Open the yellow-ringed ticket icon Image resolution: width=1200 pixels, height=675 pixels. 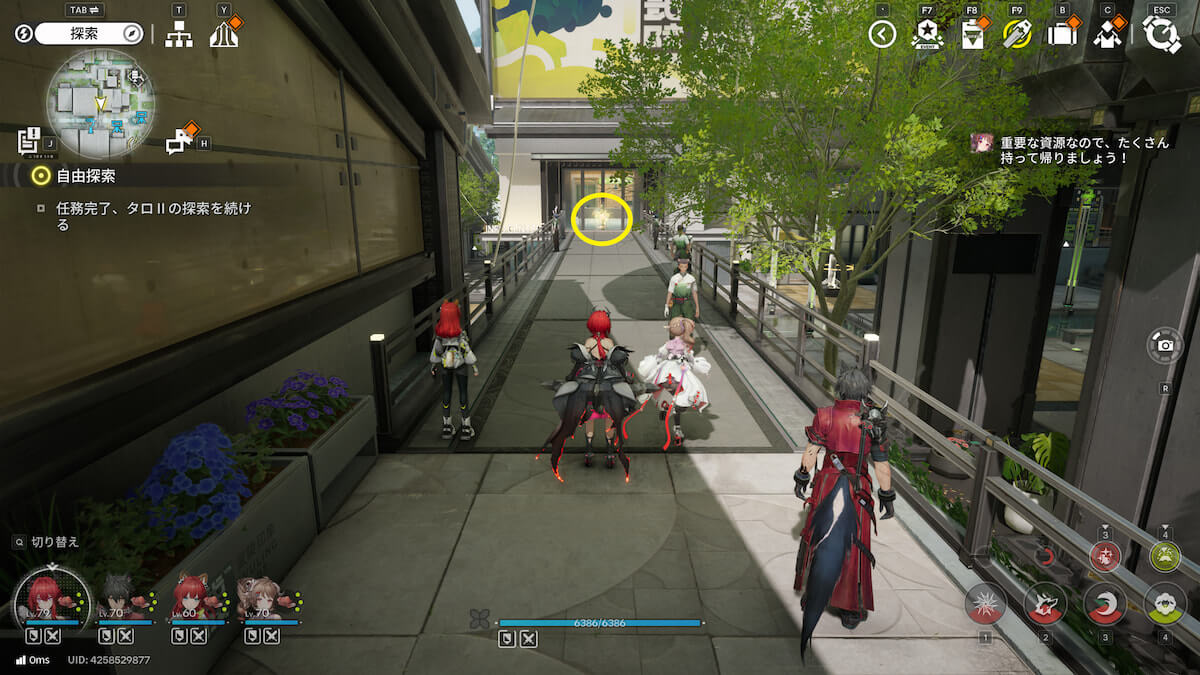[1017, 35]
